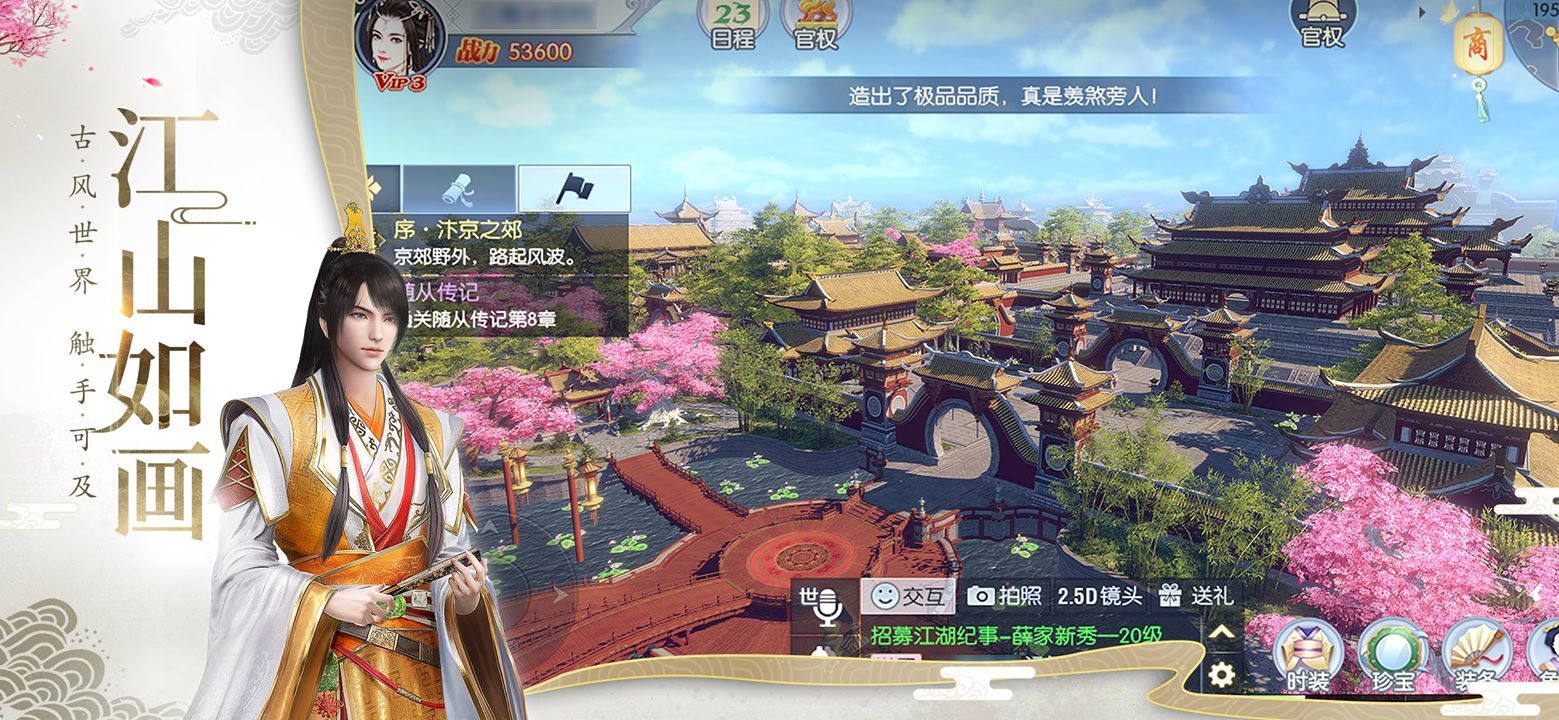Expand the right edge panel arrow
The height and width of the screenshot is (720, 1559).
tap(1424, 13)
